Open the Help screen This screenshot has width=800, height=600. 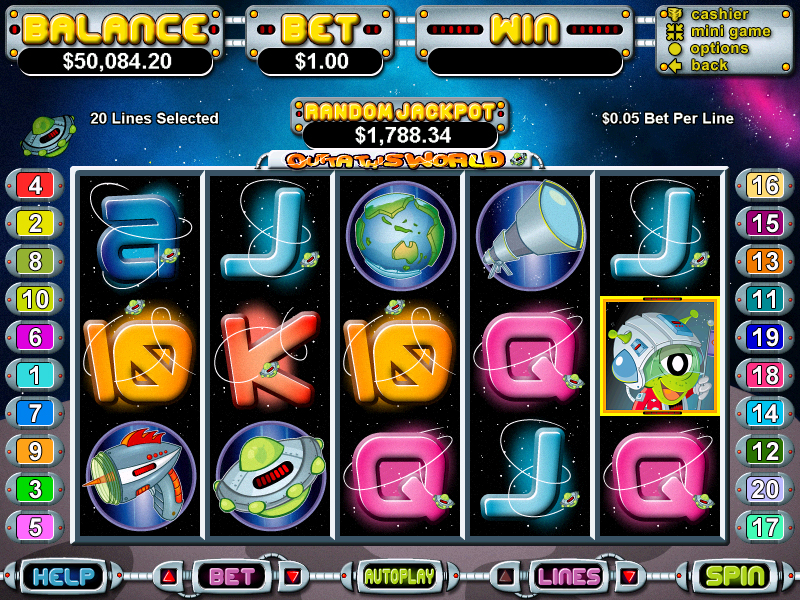coord(63,576)
